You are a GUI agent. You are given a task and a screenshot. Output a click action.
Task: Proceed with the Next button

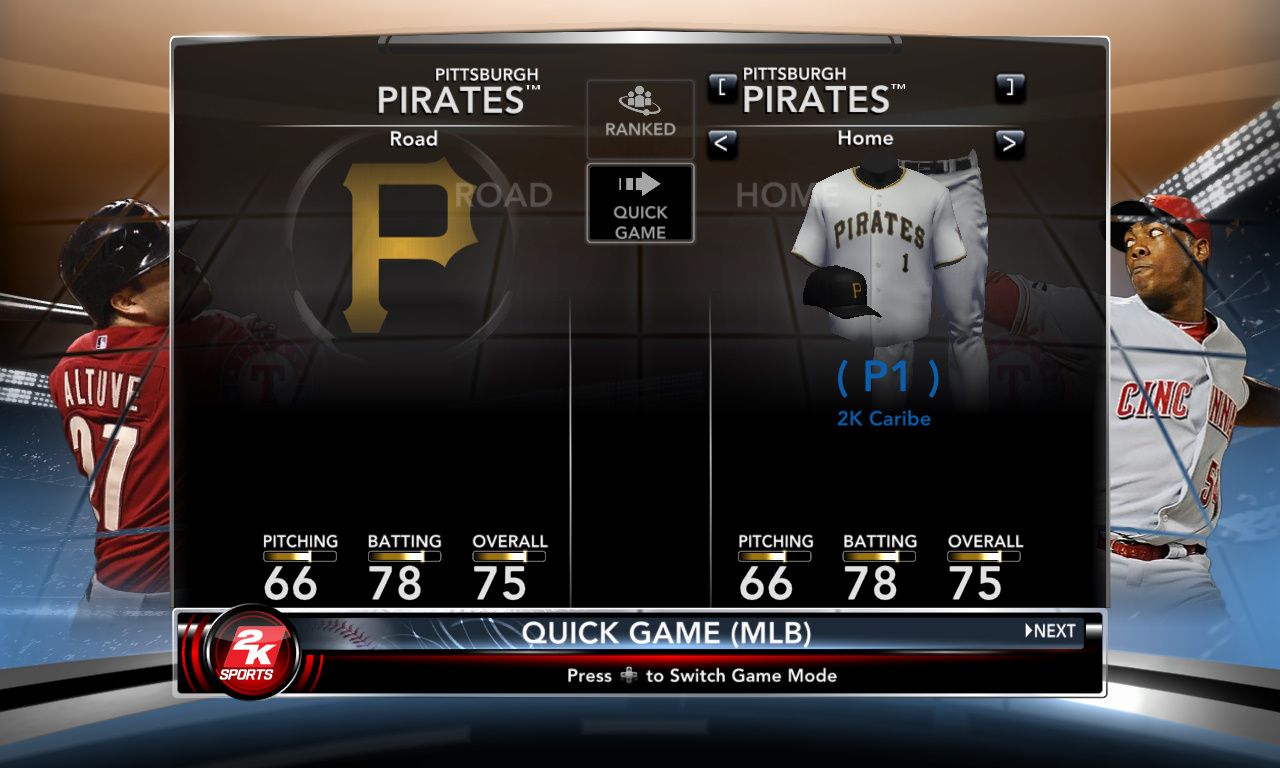click(x=1051, y=631)
